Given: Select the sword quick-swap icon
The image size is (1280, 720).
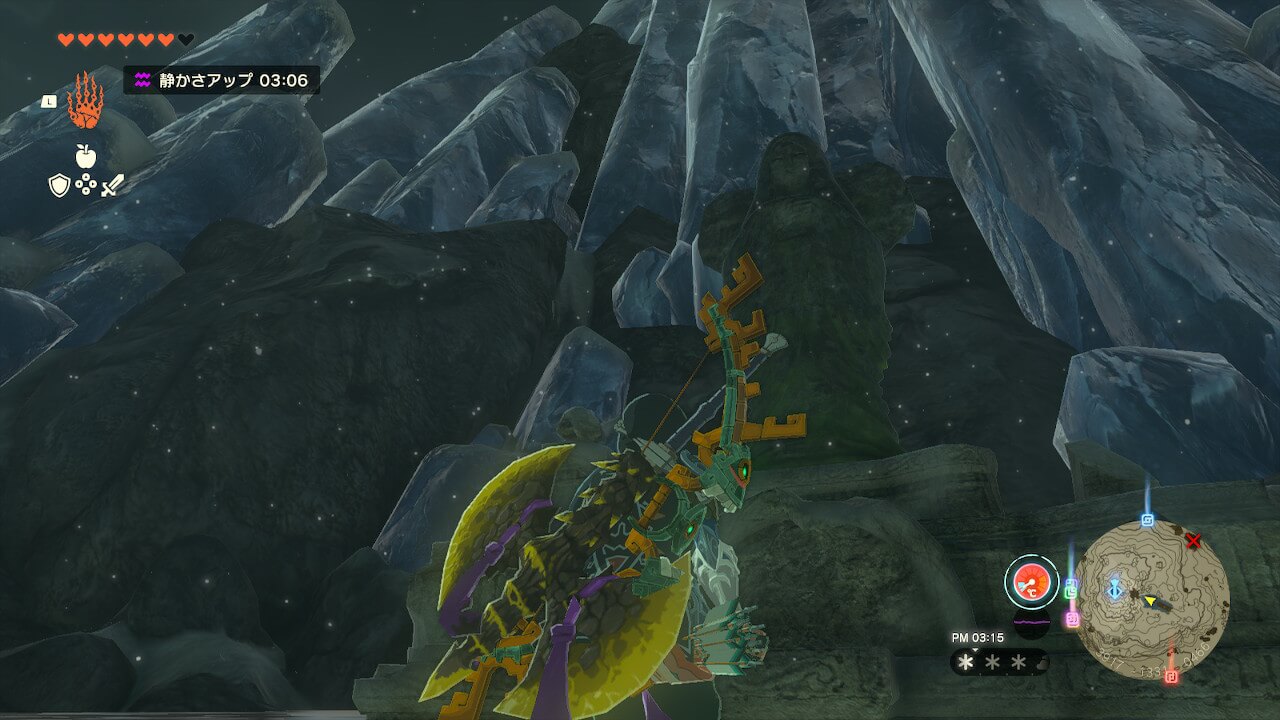Looking at the screenshot, I should coord(112,185).
